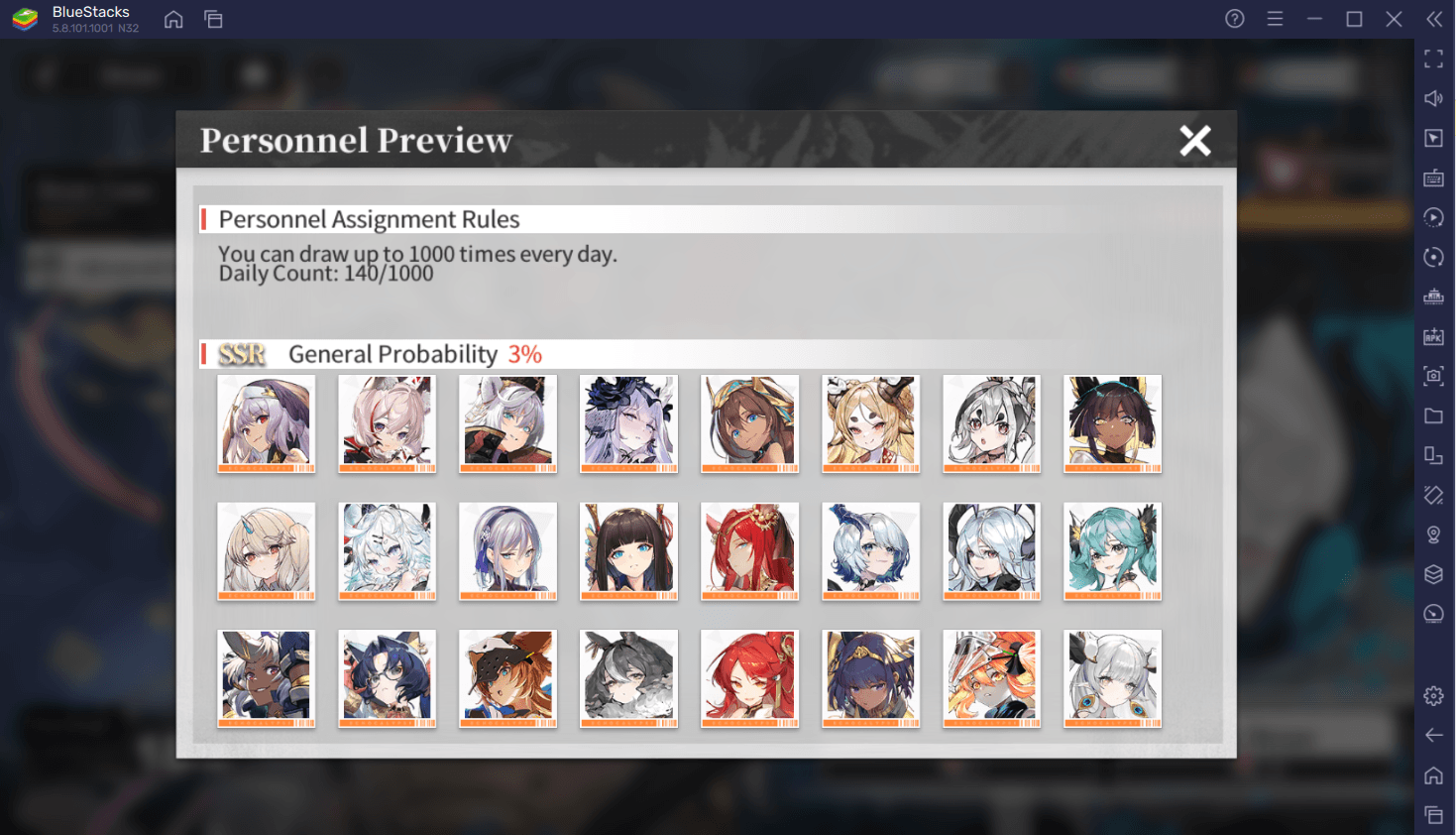Collapse the sidebar with the double chevron
1456x835 pixels.
pyautogui.click(x=1433, y=18)
